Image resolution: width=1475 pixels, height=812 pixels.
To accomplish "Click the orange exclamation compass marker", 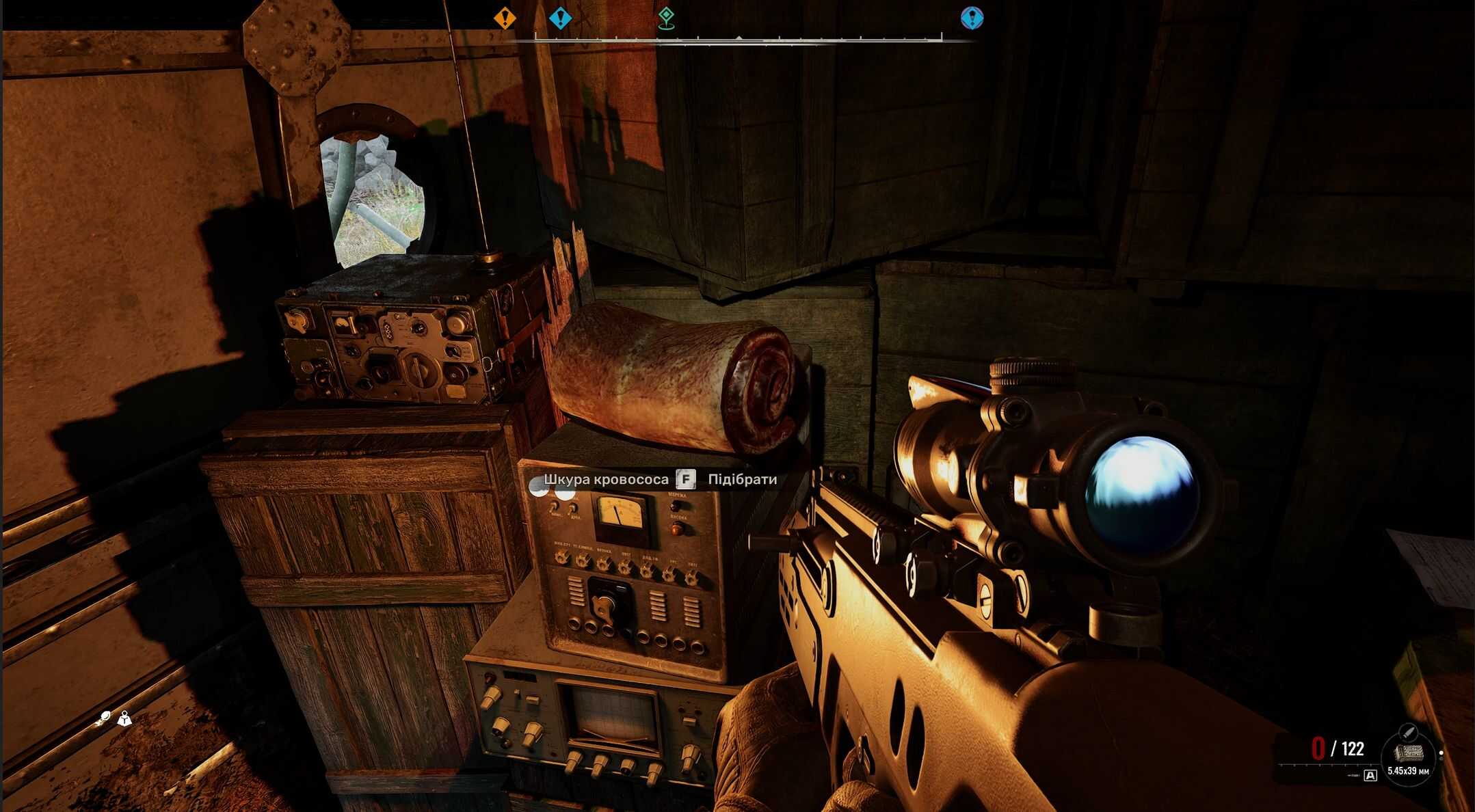I will [x=505, y=18].
